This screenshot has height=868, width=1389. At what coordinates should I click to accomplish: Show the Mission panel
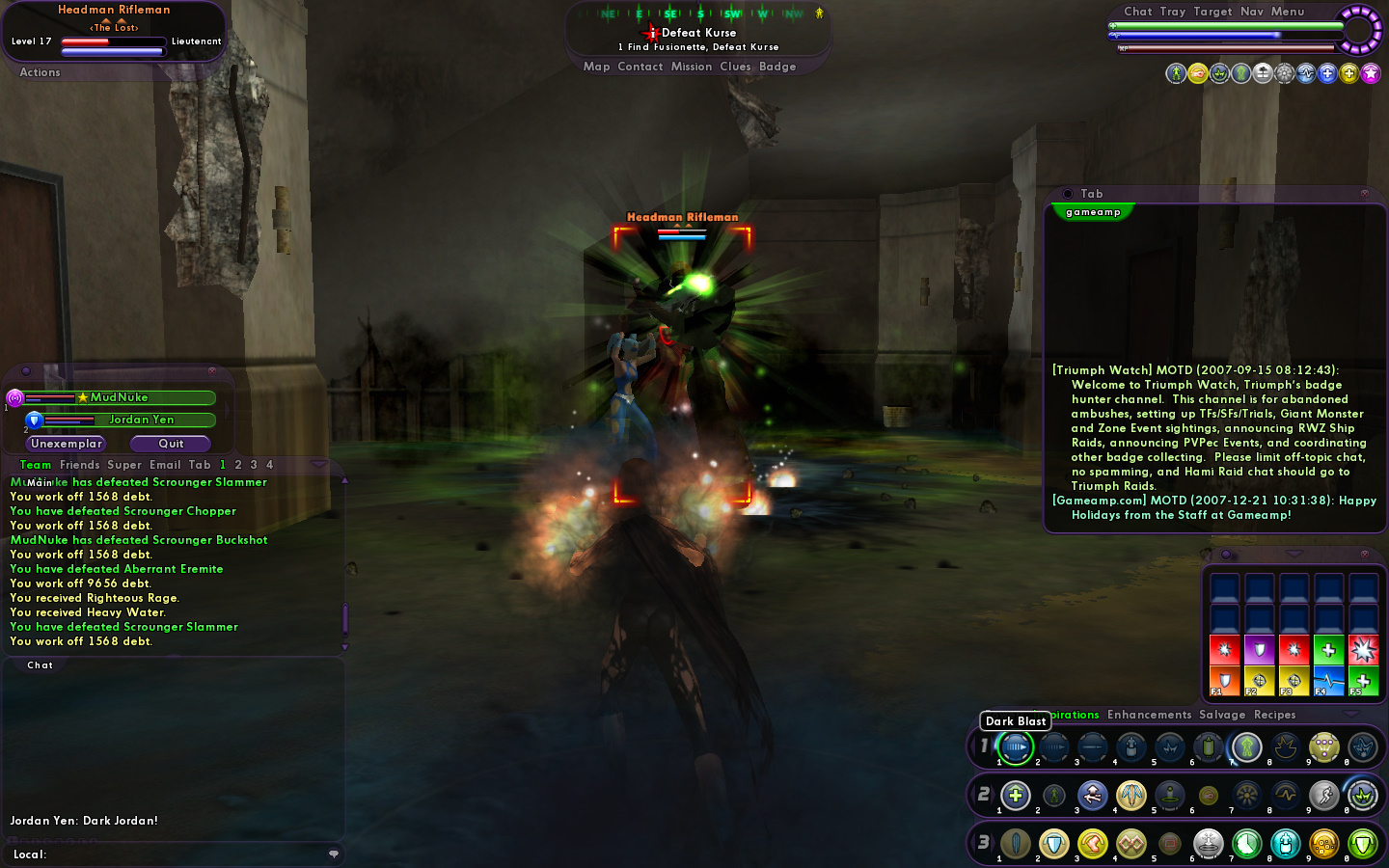[691, 67]
